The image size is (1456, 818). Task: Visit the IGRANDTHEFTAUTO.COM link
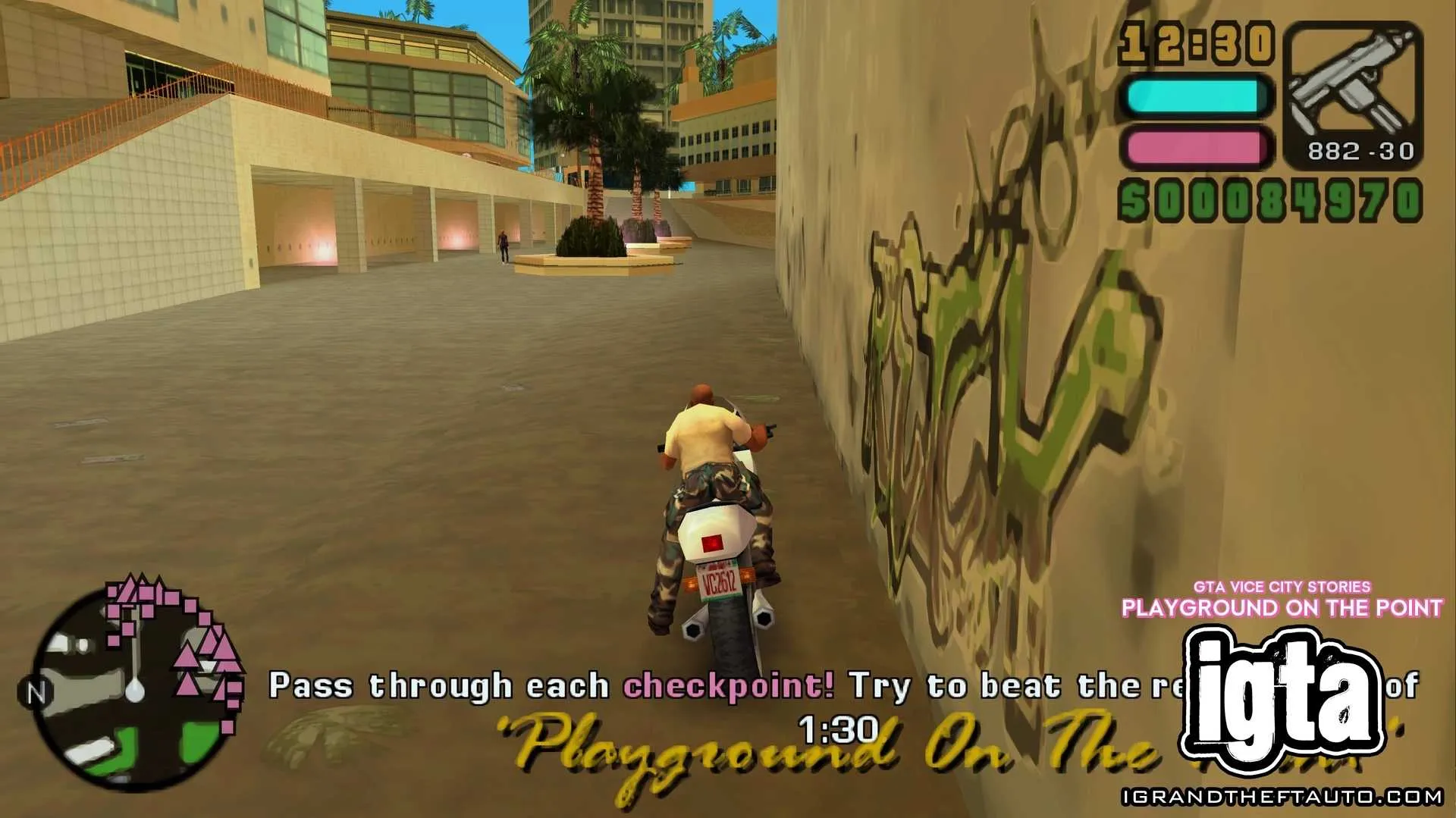pyautogui.click(x=1282, y=797)
